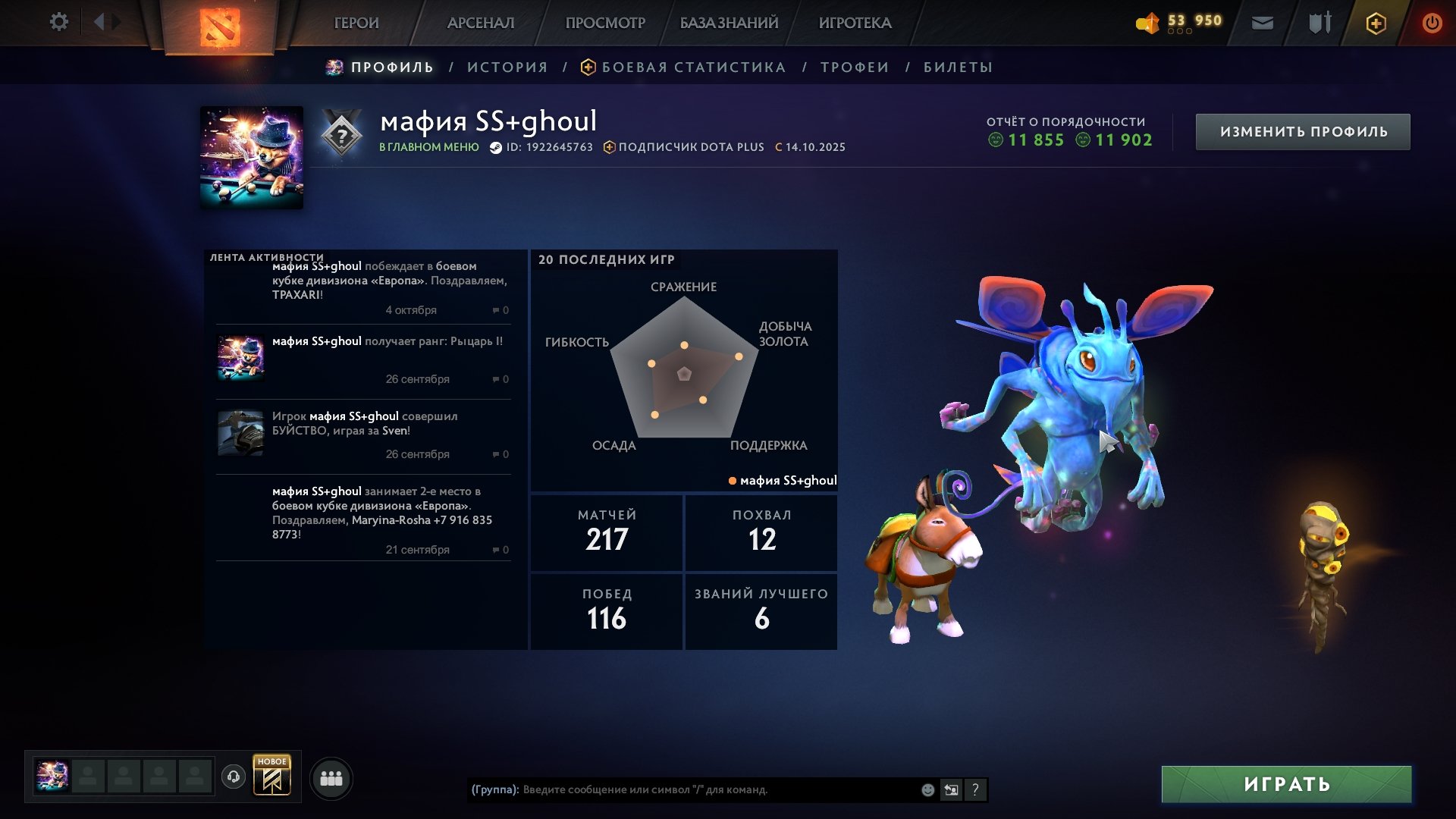Open the БИЛЕТЫ tab
Viewport: 1456px width, 819px height.
pos(957,67)
